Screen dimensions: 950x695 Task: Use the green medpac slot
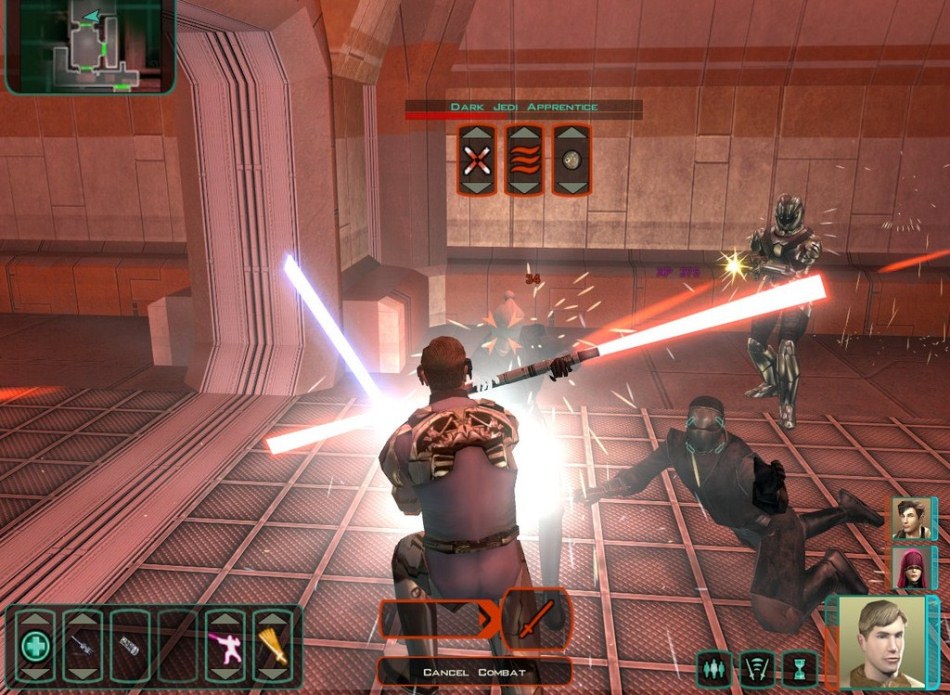35,646
